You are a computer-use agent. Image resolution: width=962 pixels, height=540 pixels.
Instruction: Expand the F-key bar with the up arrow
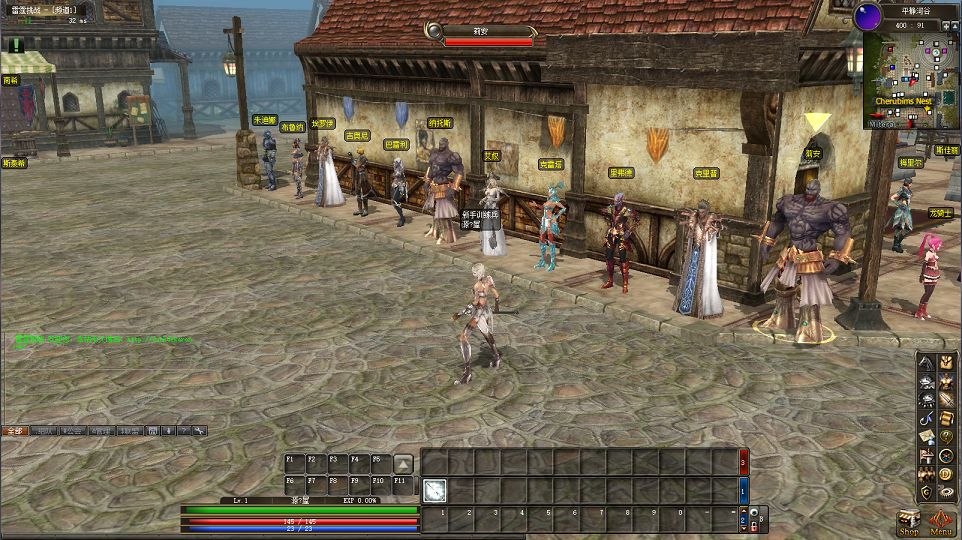[403, 463]
